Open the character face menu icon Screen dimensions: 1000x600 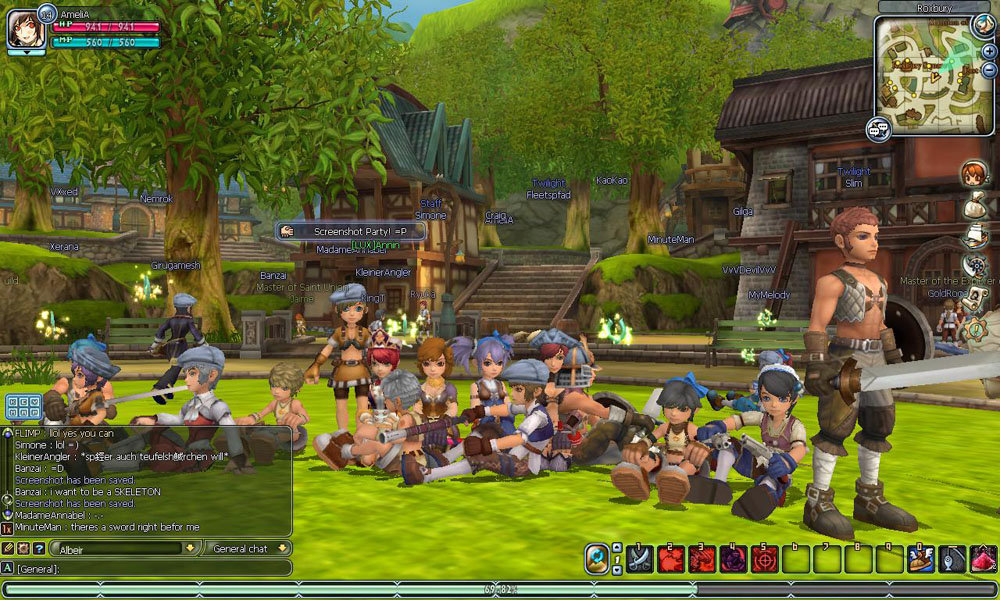974,173
